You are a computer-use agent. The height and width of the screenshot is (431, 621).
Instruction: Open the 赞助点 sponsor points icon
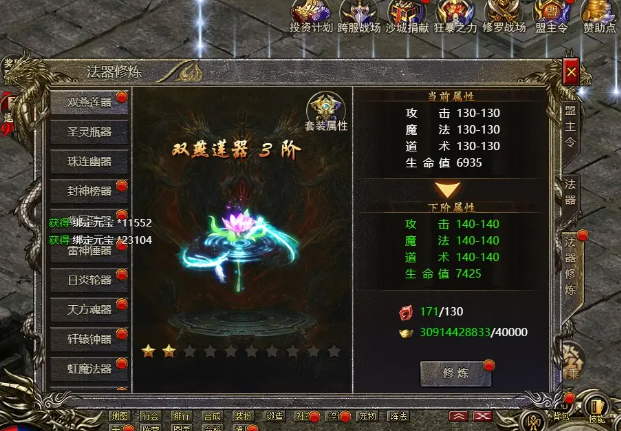coord(598,17)
